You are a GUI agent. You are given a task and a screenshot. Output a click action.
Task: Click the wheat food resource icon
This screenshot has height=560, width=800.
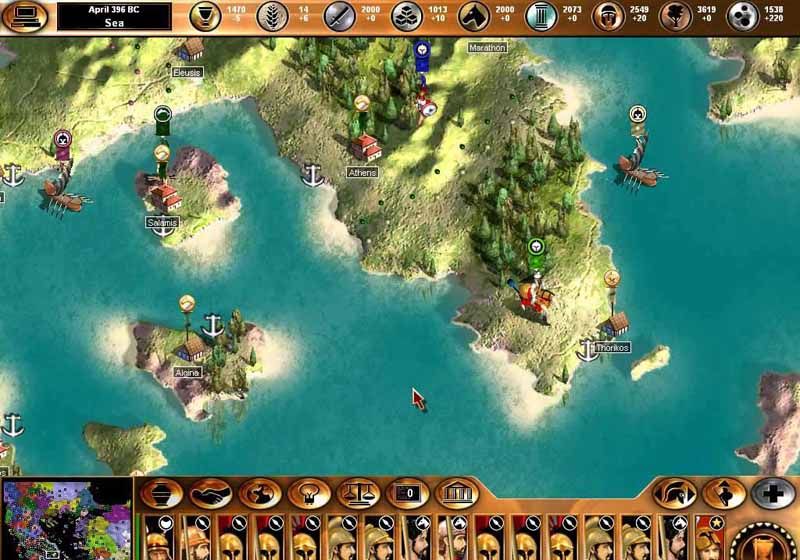coord(273,16)
